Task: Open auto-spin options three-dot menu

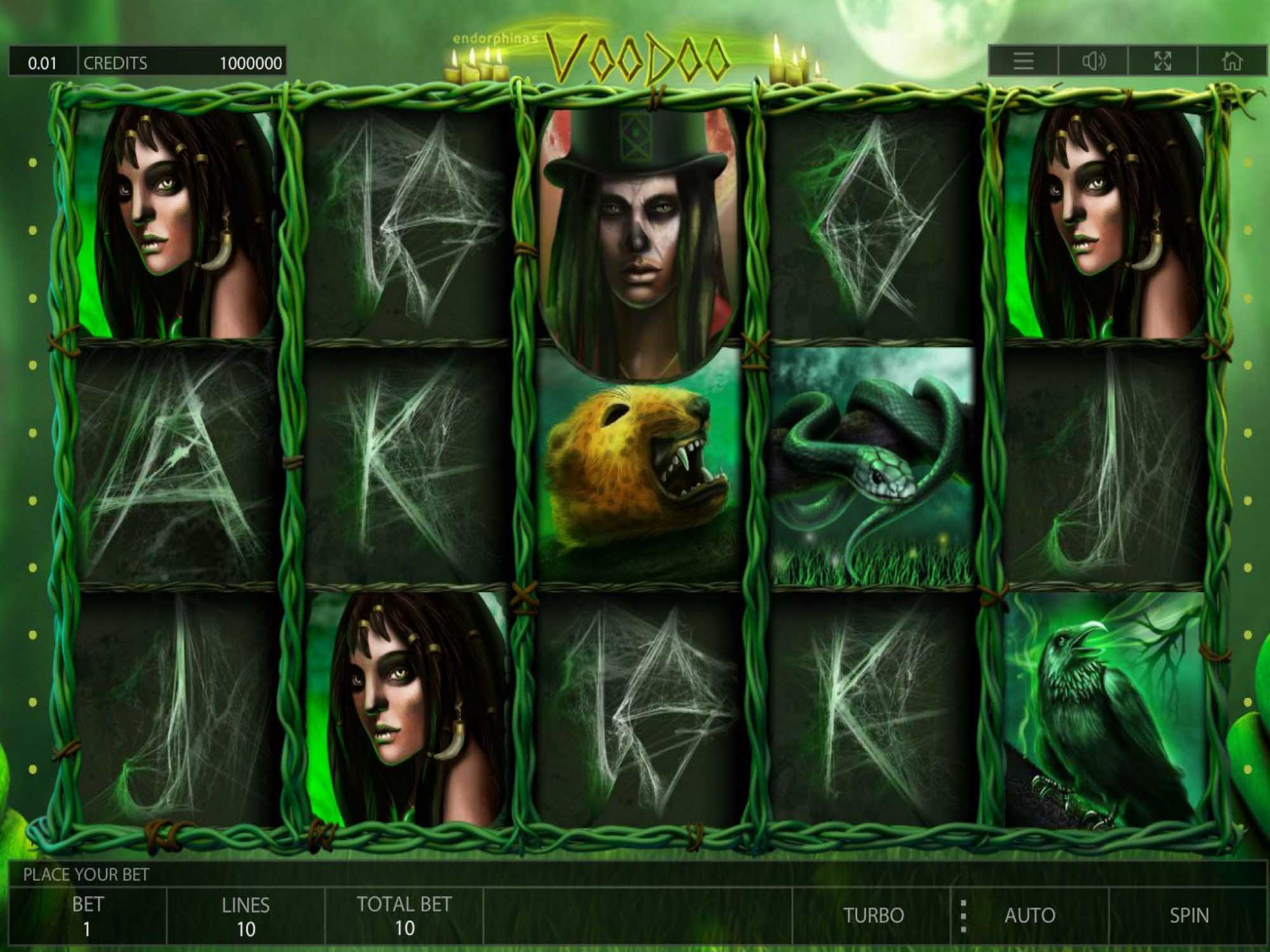Action: click(x=963, y=916)
